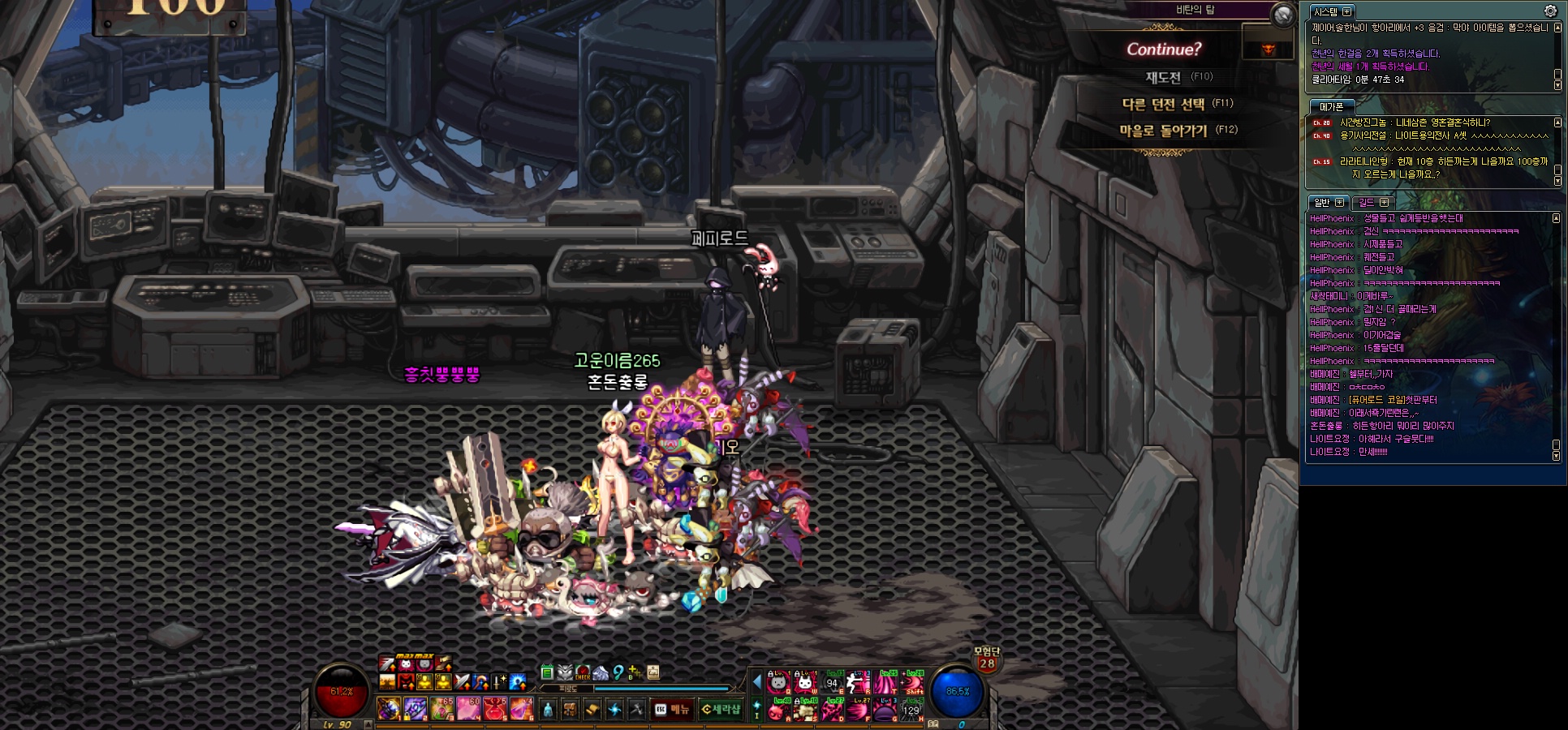Use the purple armor item in slot 1
Screen dimensions: 1568x730
pyautogui.click(x=389, y=709)
